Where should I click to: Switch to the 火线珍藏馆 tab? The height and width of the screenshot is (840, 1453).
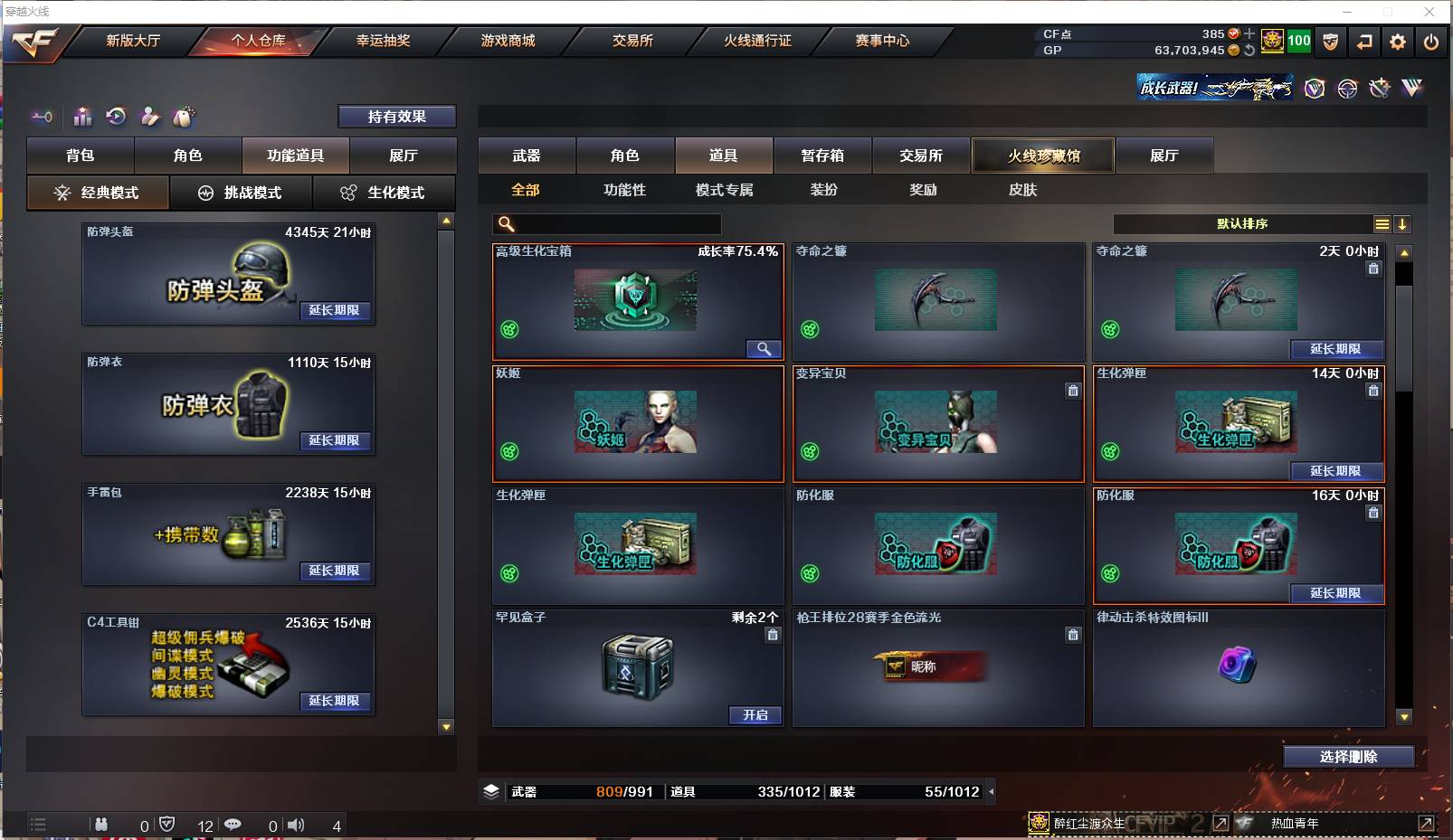[x=1042, y=155]
